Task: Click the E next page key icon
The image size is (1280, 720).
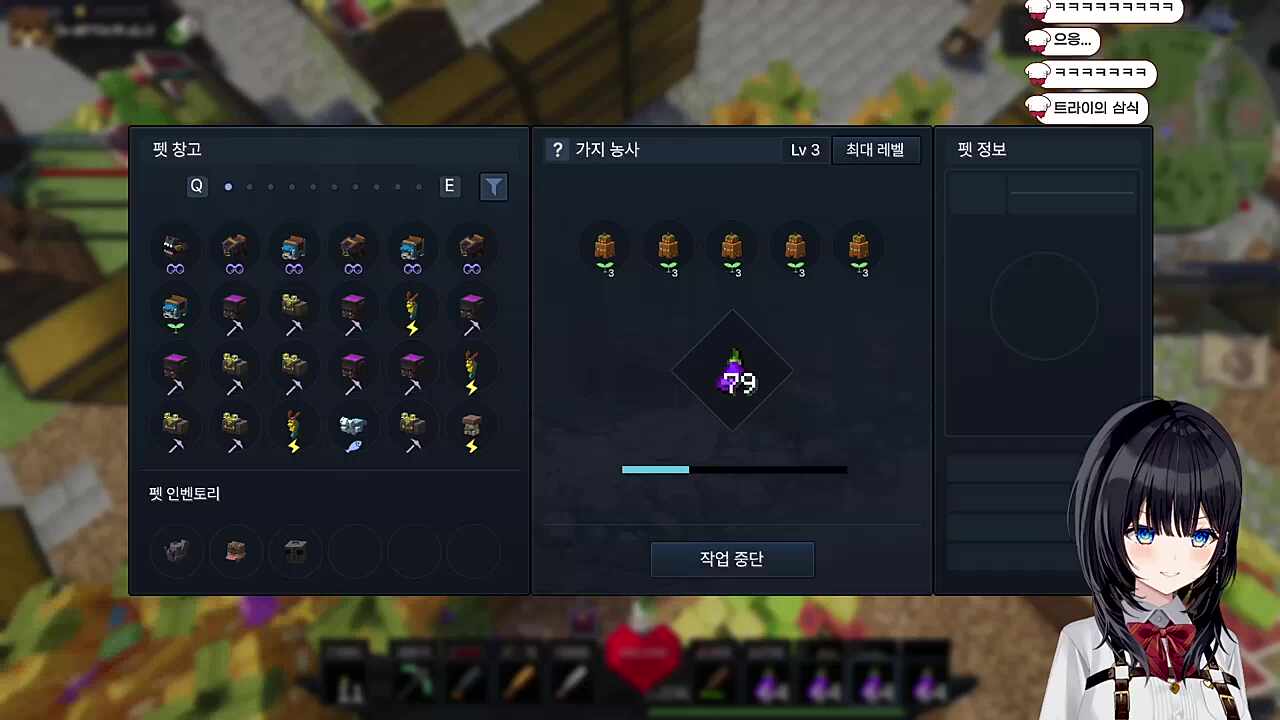Action: click(x=449, y=186)
